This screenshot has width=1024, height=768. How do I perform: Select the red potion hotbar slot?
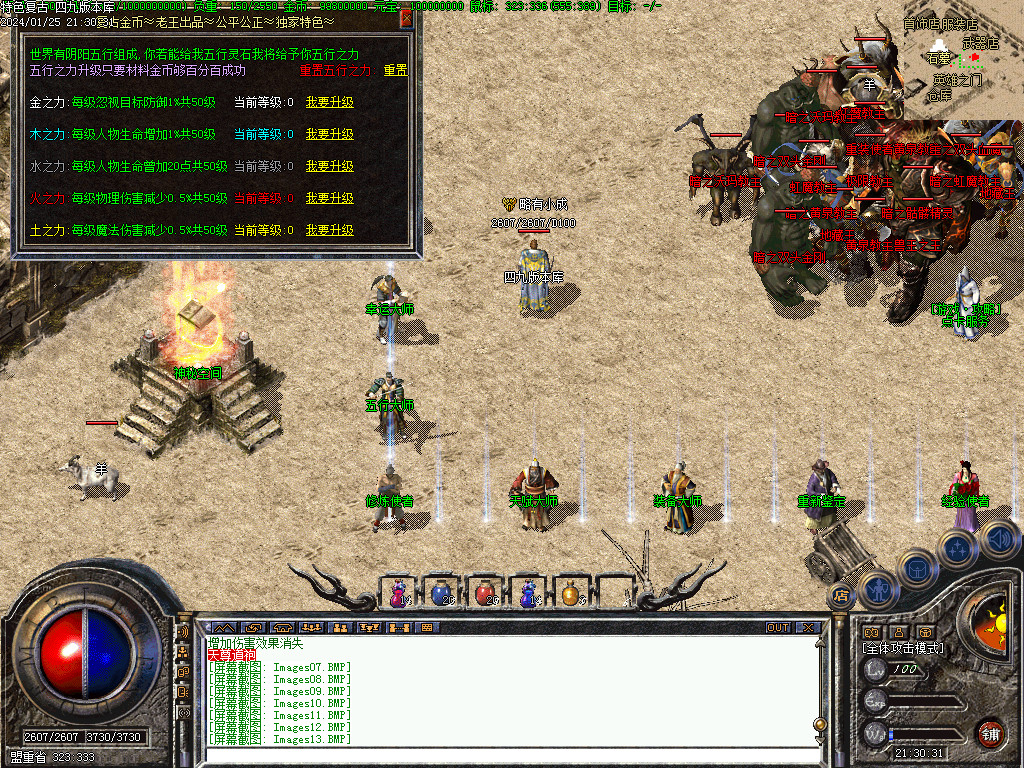click(484, 593)
